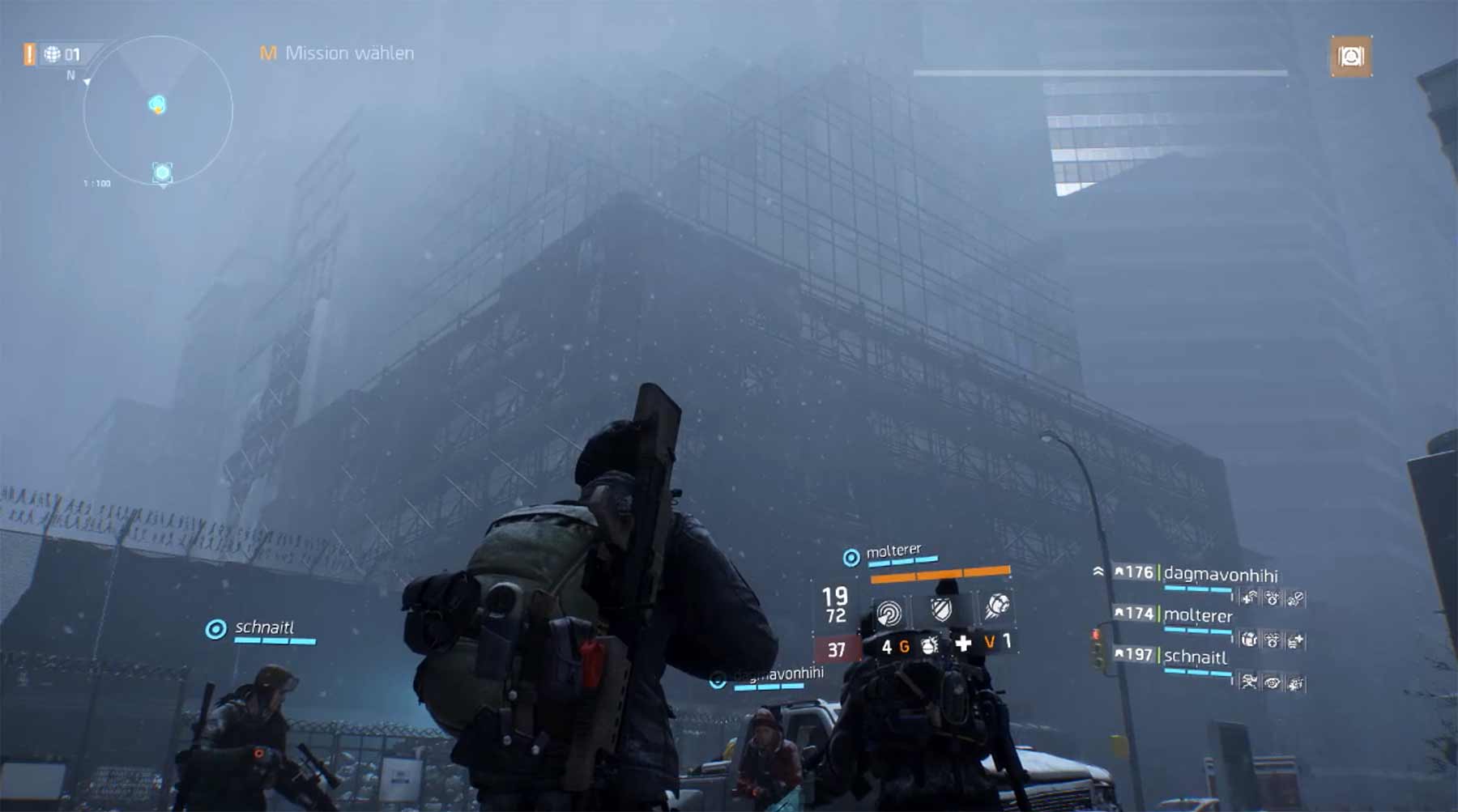The width and height of the screenshot is (1458, 812).
Task: Activate the Pulse scan skill
Action: (889, 611)
